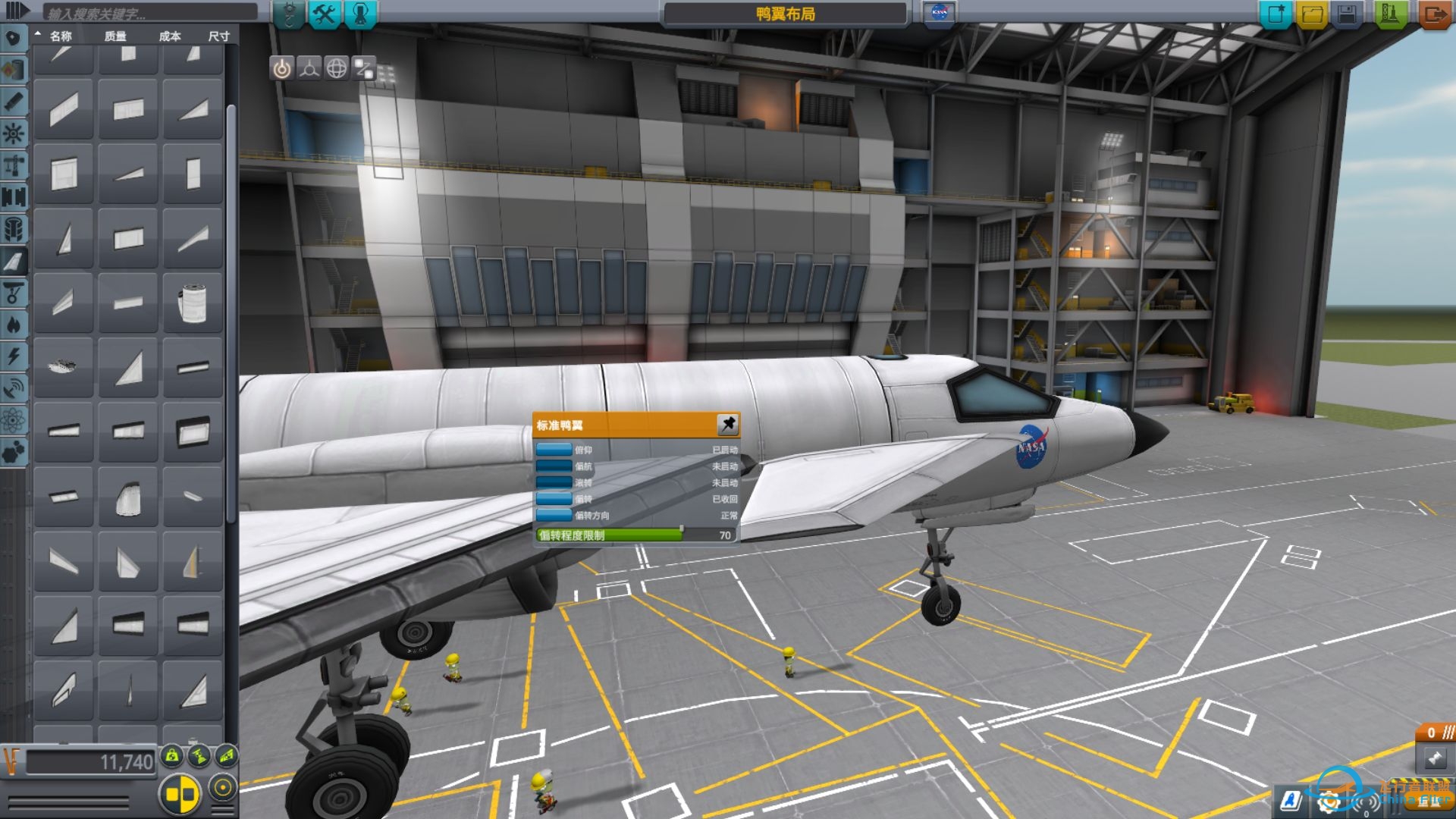Screen dimensions: 1456x819
Task: Select the rotate gizmo tool button
Action: coord(337,68)
